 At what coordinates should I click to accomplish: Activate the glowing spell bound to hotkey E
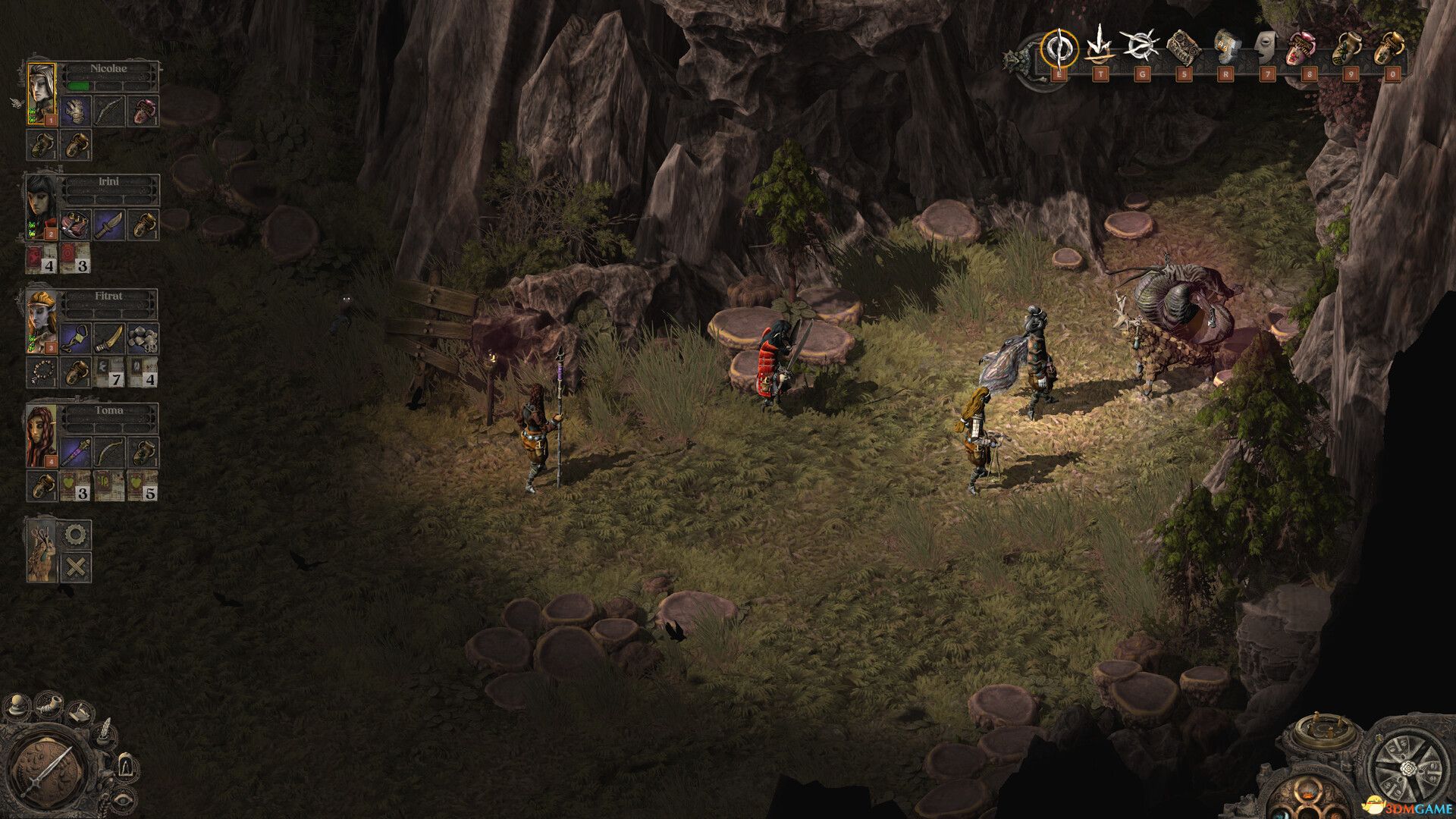(1059, 49)
